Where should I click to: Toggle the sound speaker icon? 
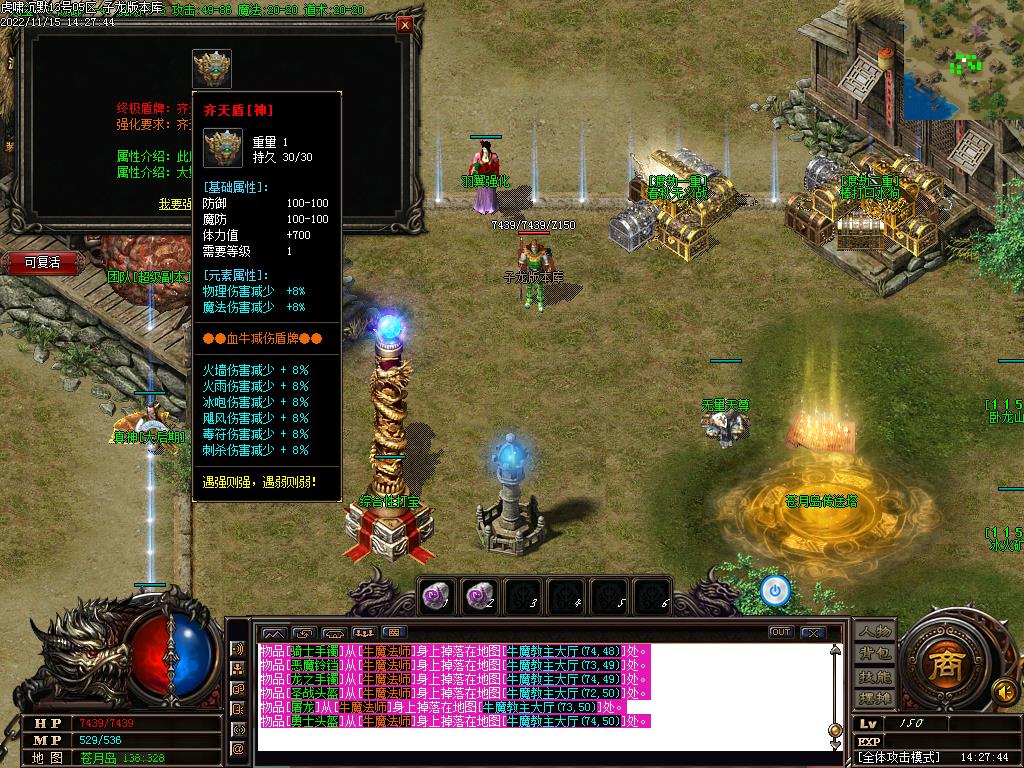click(1006, 690)
